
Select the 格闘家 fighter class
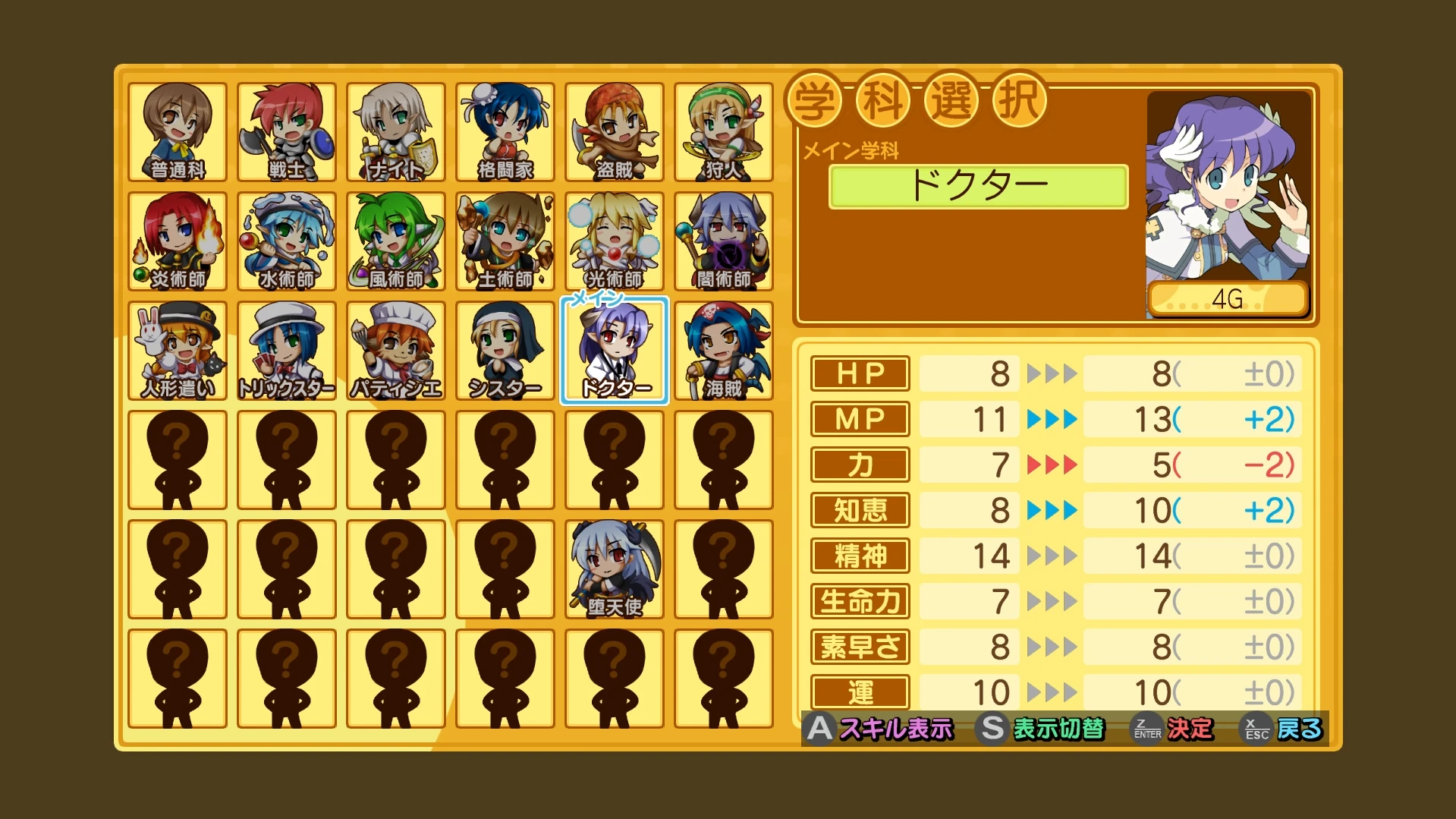(505, 132)
